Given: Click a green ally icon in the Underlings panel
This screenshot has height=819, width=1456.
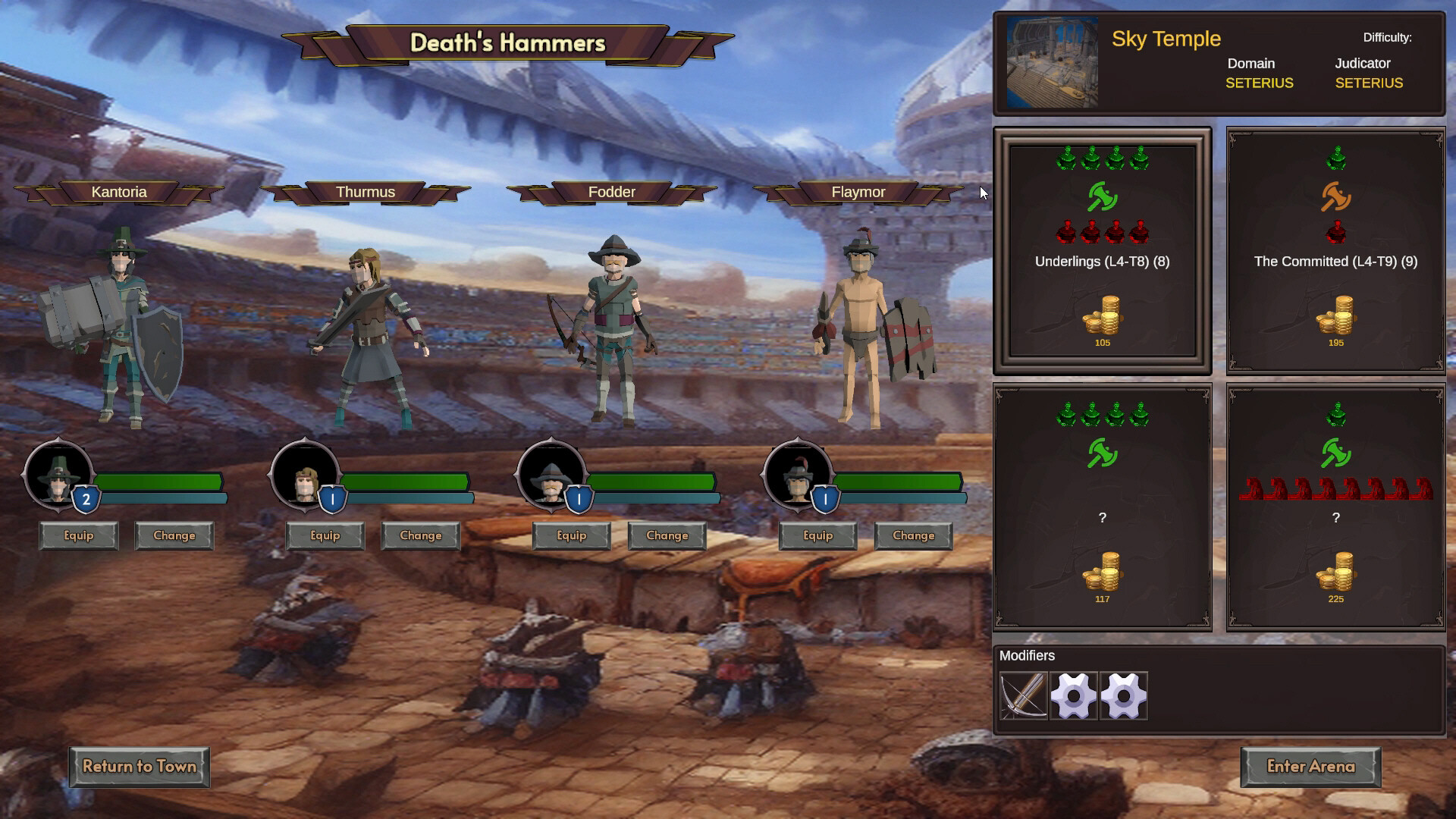Looking at the screenshot, I should point(1068,159).
